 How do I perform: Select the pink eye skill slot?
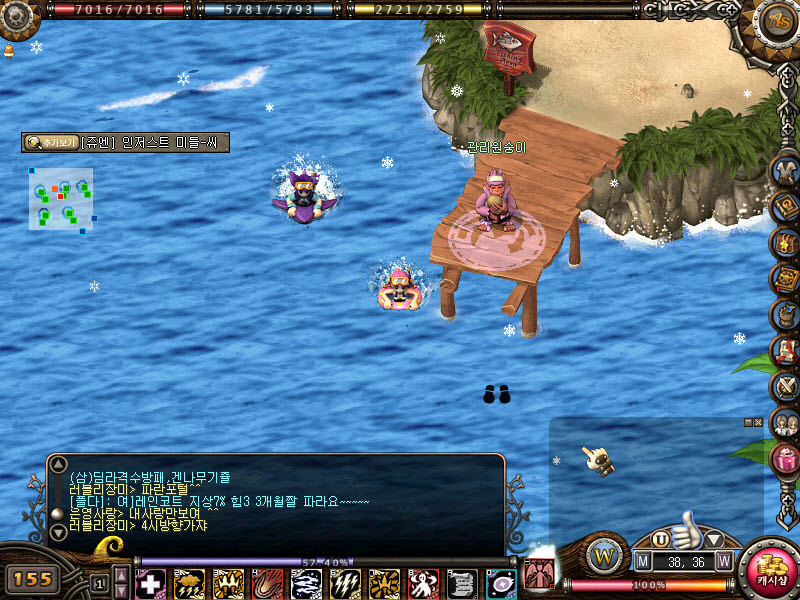coord(501,584)
